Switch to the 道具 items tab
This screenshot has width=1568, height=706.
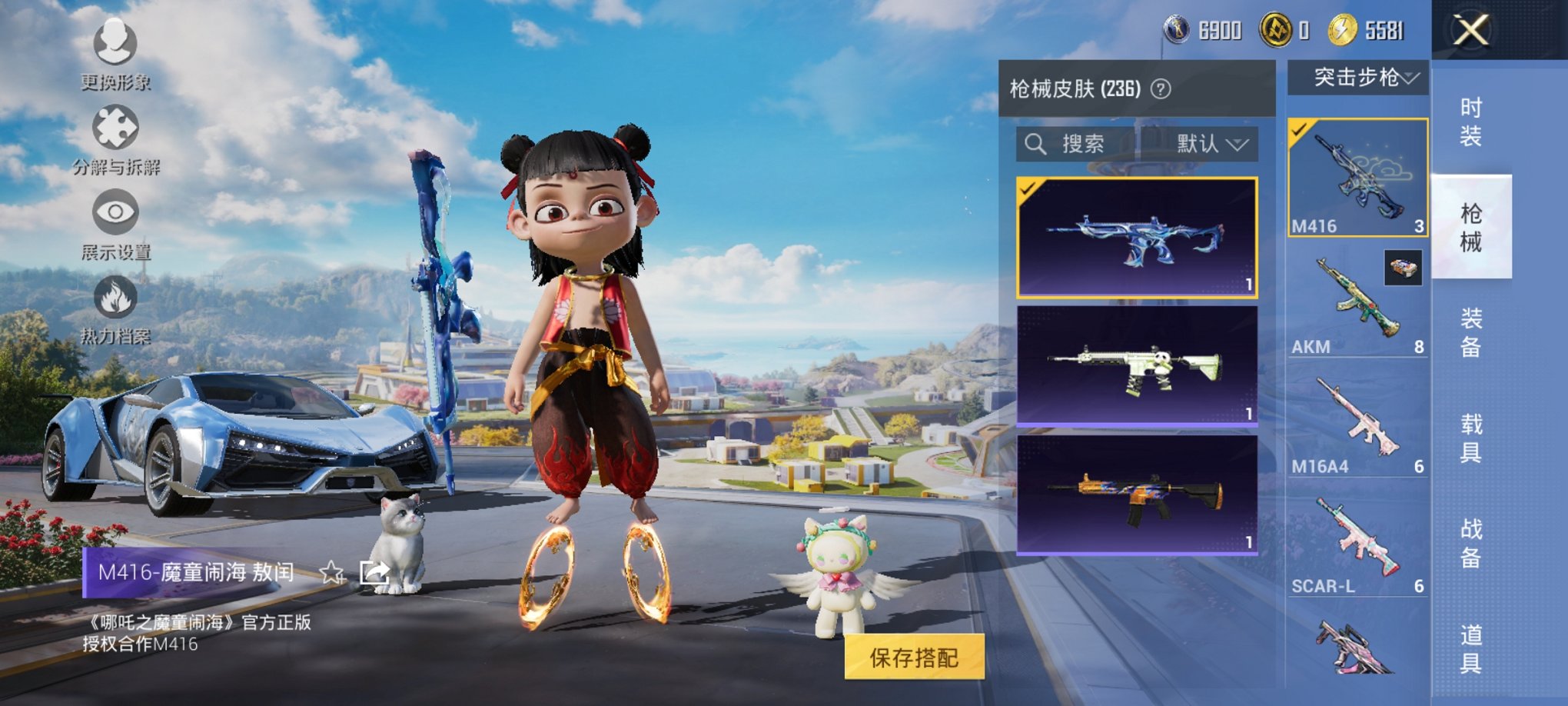1470,648
